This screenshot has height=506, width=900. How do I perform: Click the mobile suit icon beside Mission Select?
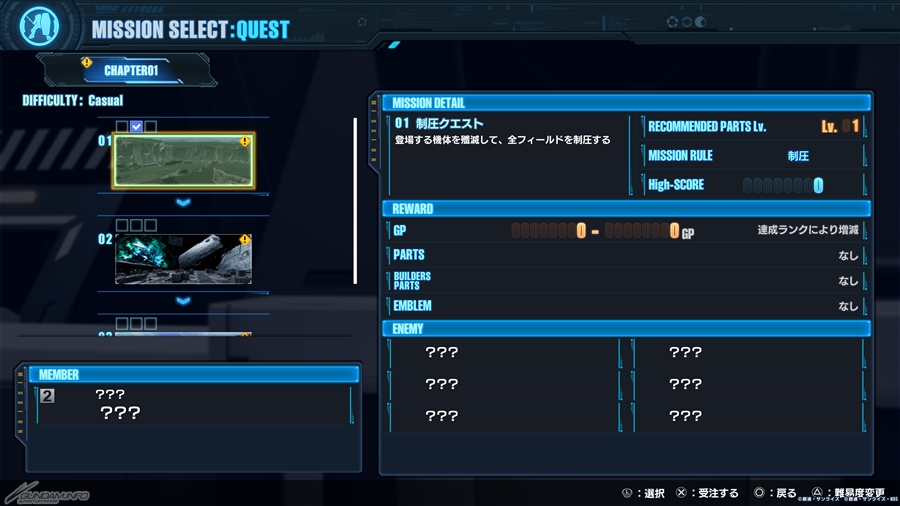(39, 26)
